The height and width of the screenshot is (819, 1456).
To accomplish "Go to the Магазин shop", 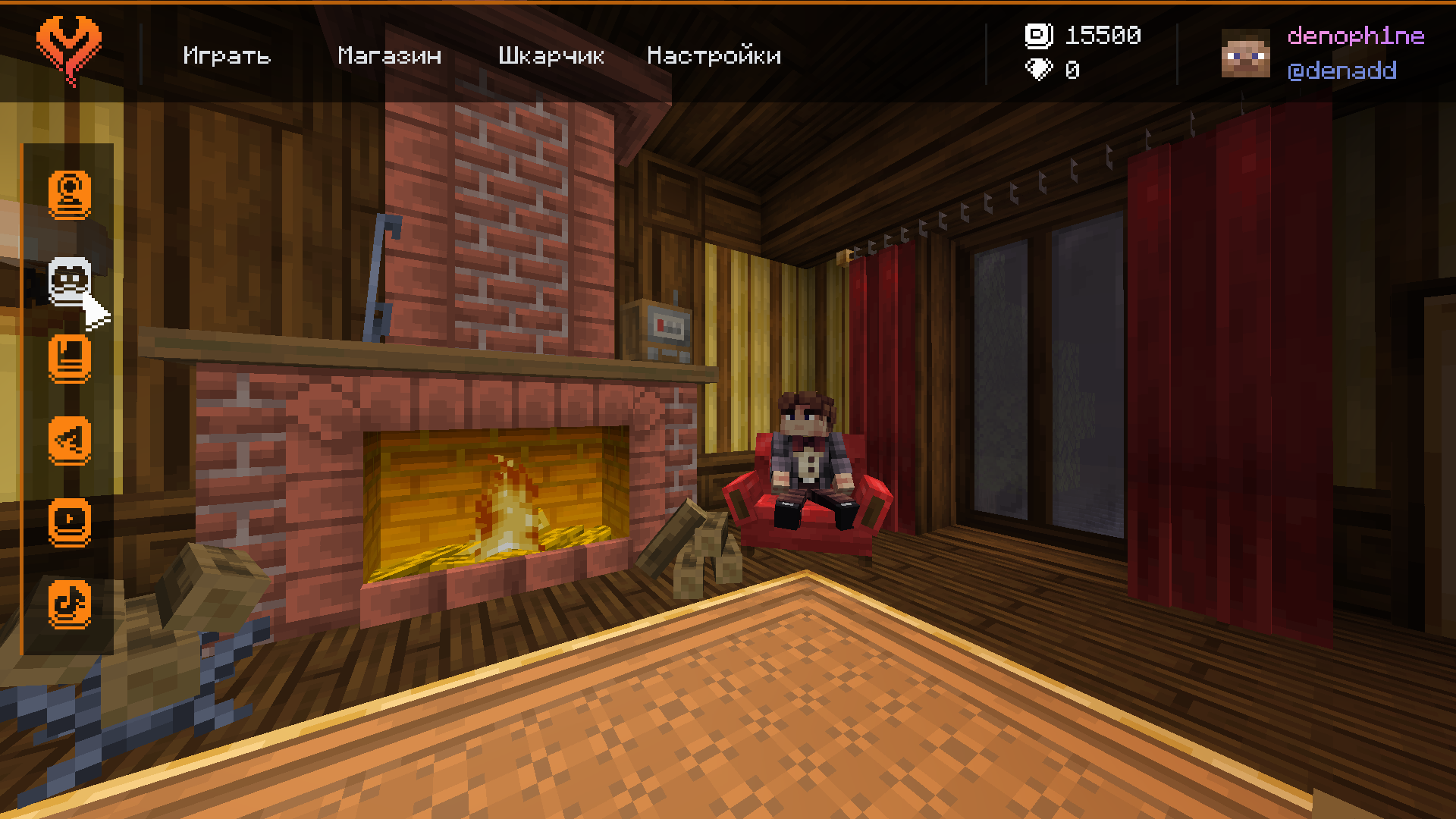I will click(x=389, y=55).
